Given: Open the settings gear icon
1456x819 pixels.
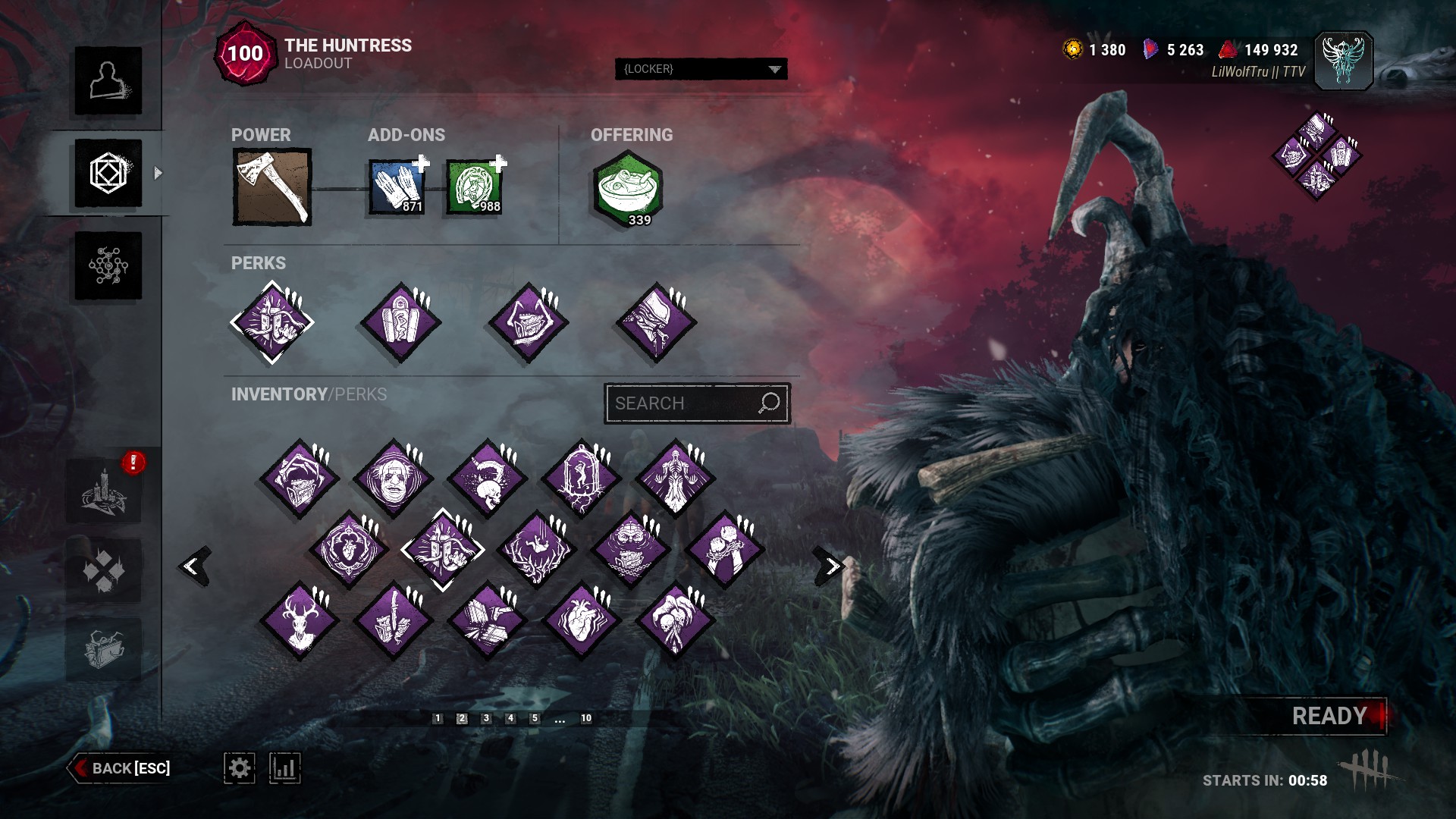Looking at the screenshot, I should (239, 768).
